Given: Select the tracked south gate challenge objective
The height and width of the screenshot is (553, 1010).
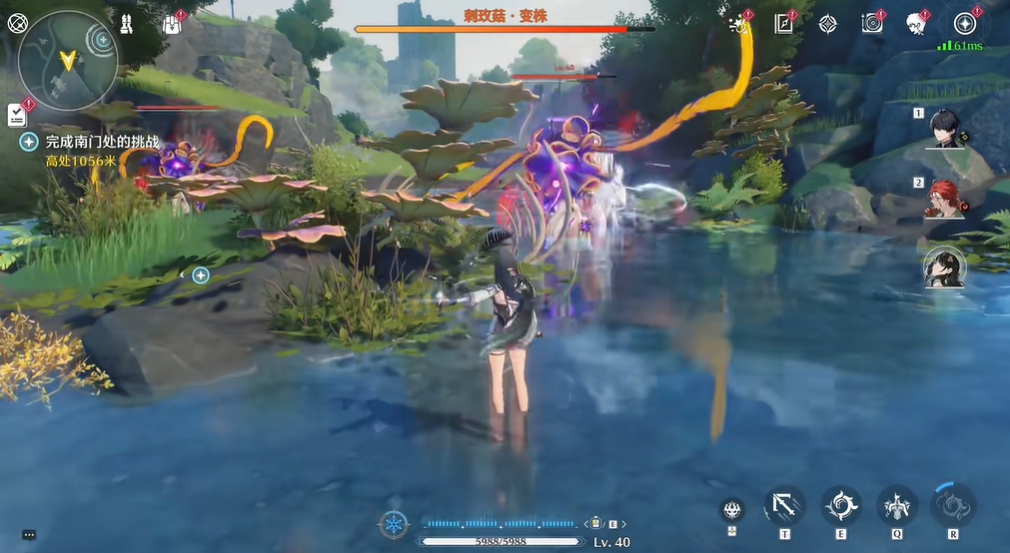Looking at the screenshot, I should pos(102,142).
